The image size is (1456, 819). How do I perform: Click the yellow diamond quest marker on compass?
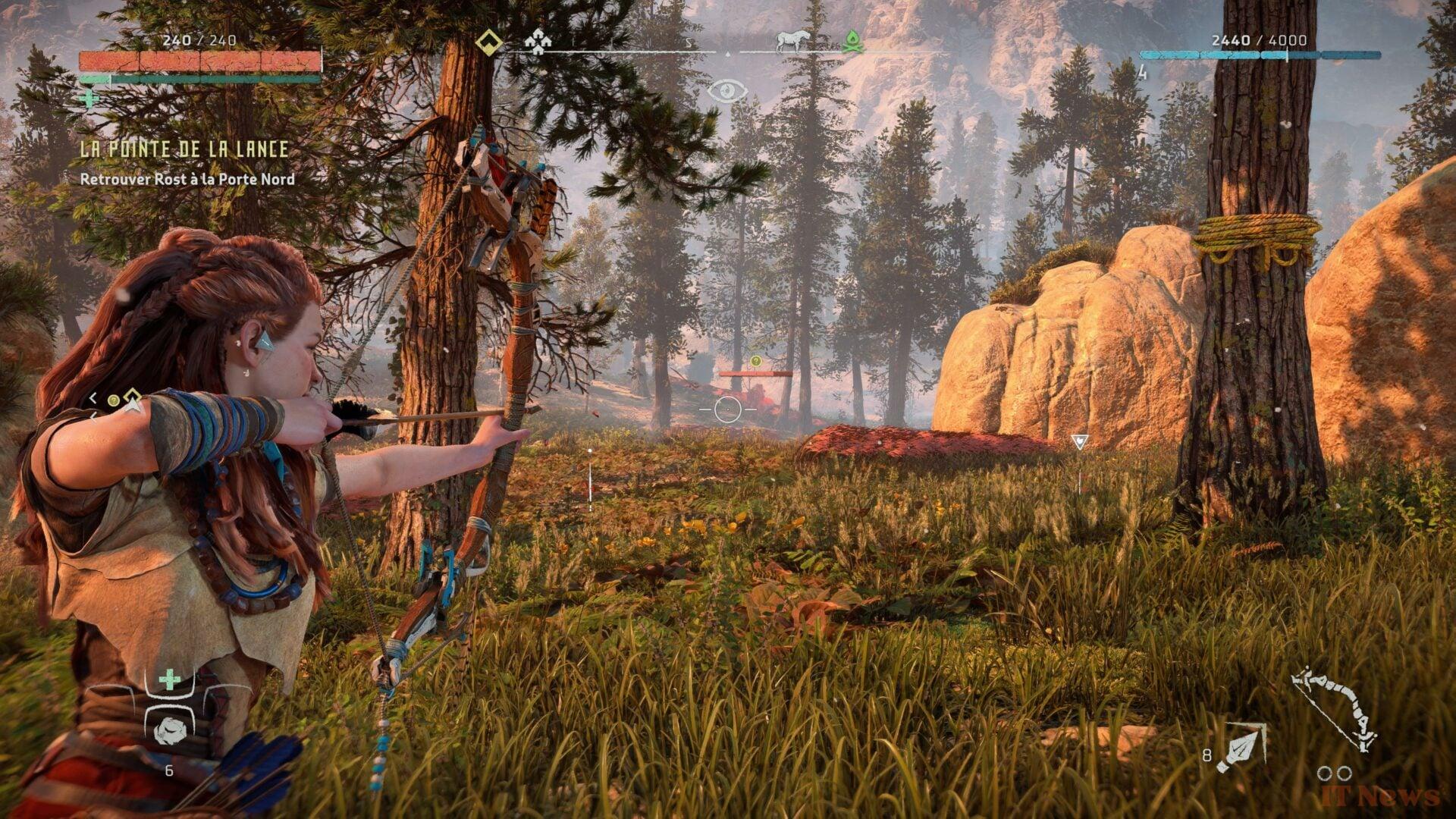click(489, 42)
